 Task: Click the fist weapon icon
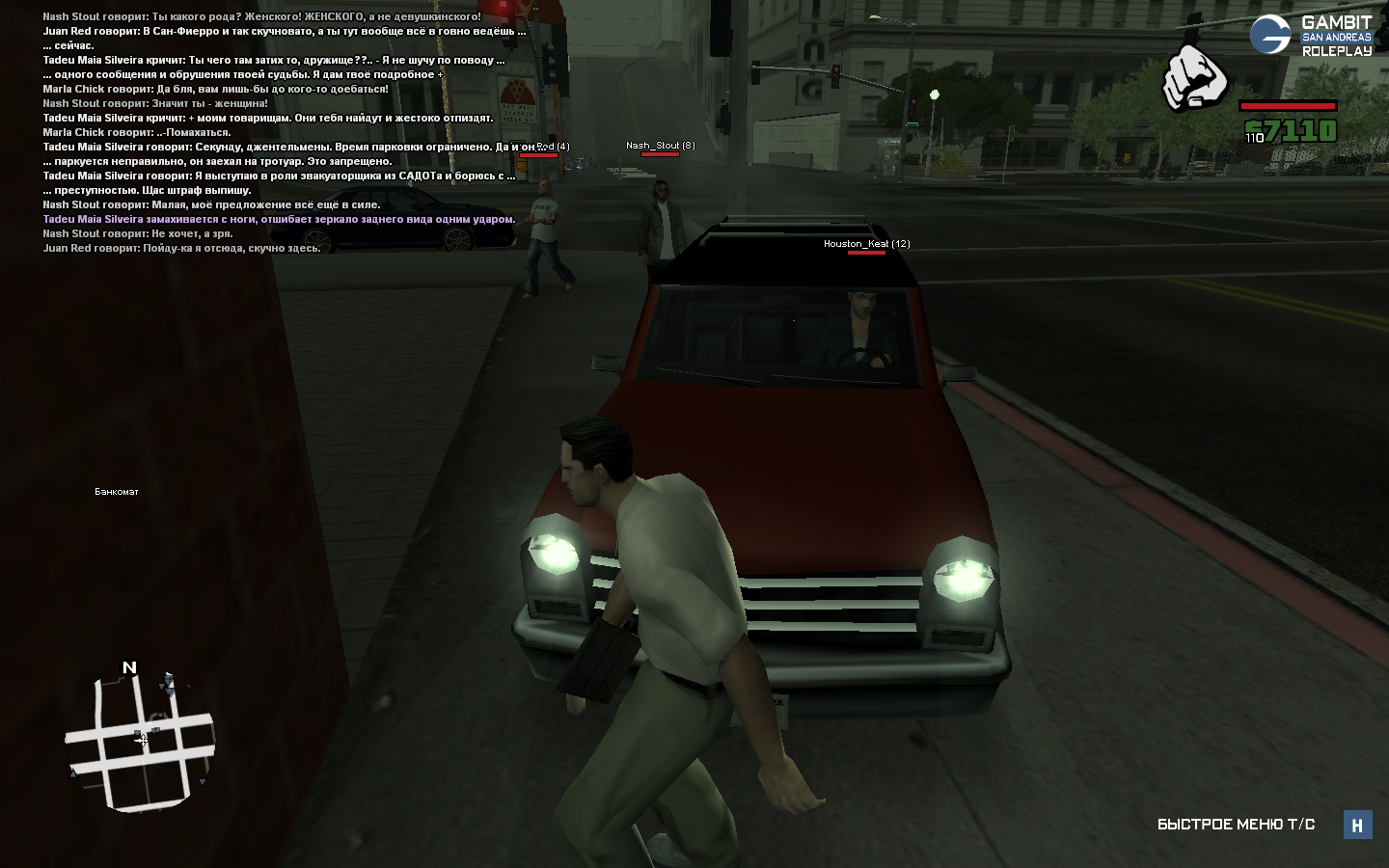(x=1194, y=77)
